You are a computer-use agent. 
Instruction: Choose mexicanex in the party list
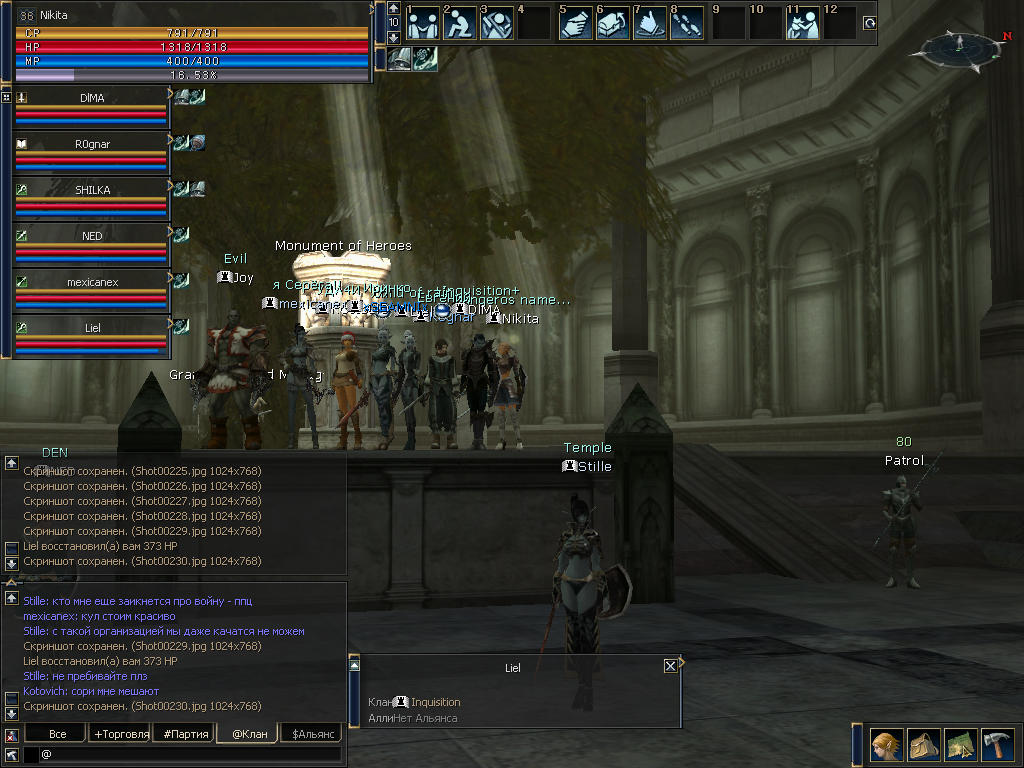click(92, 282)
